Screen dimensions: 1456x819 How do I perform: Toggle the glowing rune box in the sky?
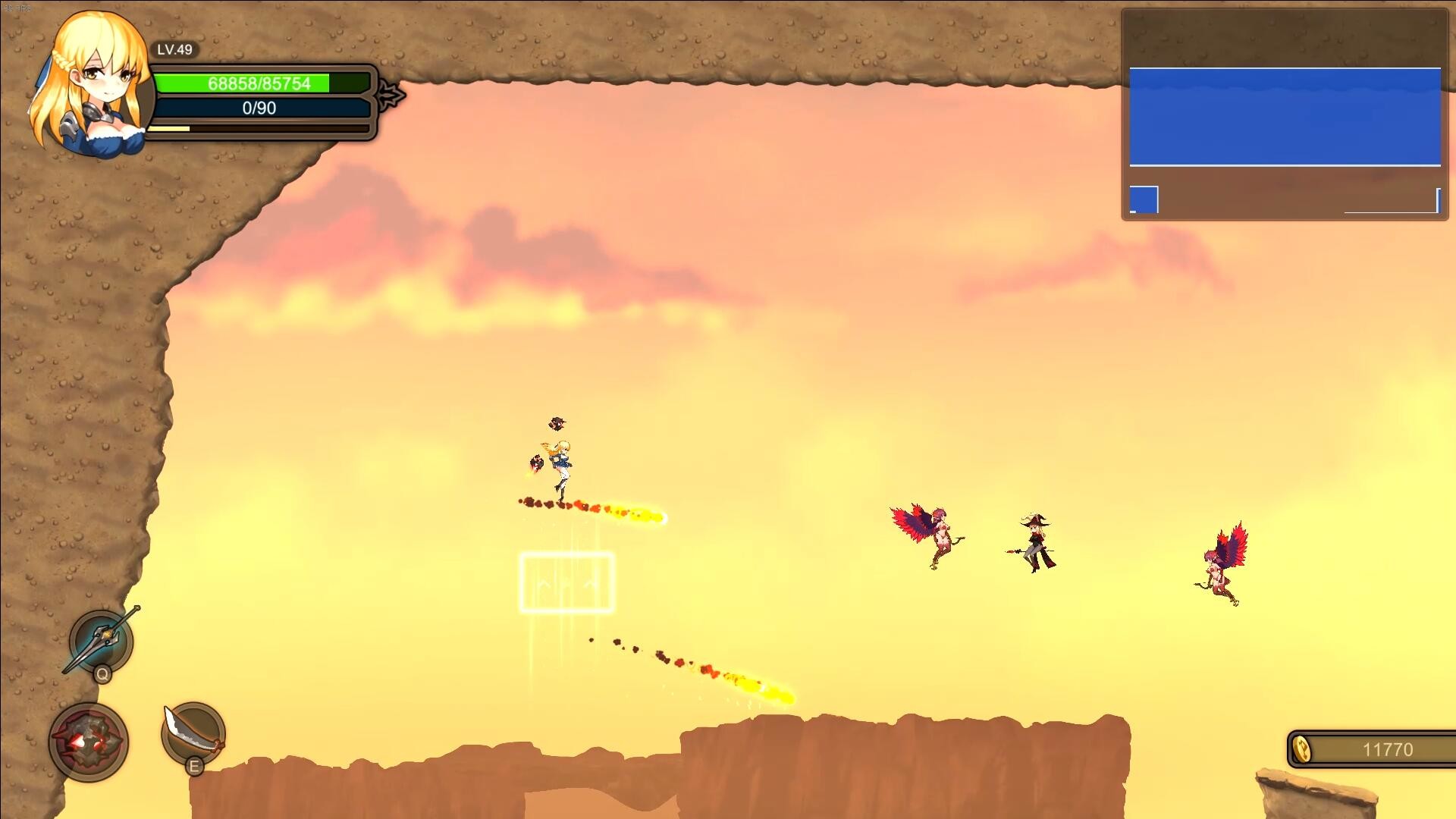click(x=566, y=580)
